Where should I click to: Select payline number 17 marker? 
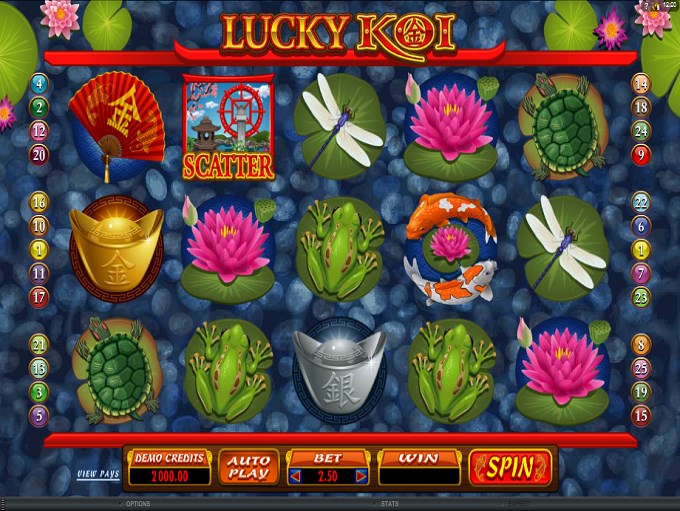[40, 296]
